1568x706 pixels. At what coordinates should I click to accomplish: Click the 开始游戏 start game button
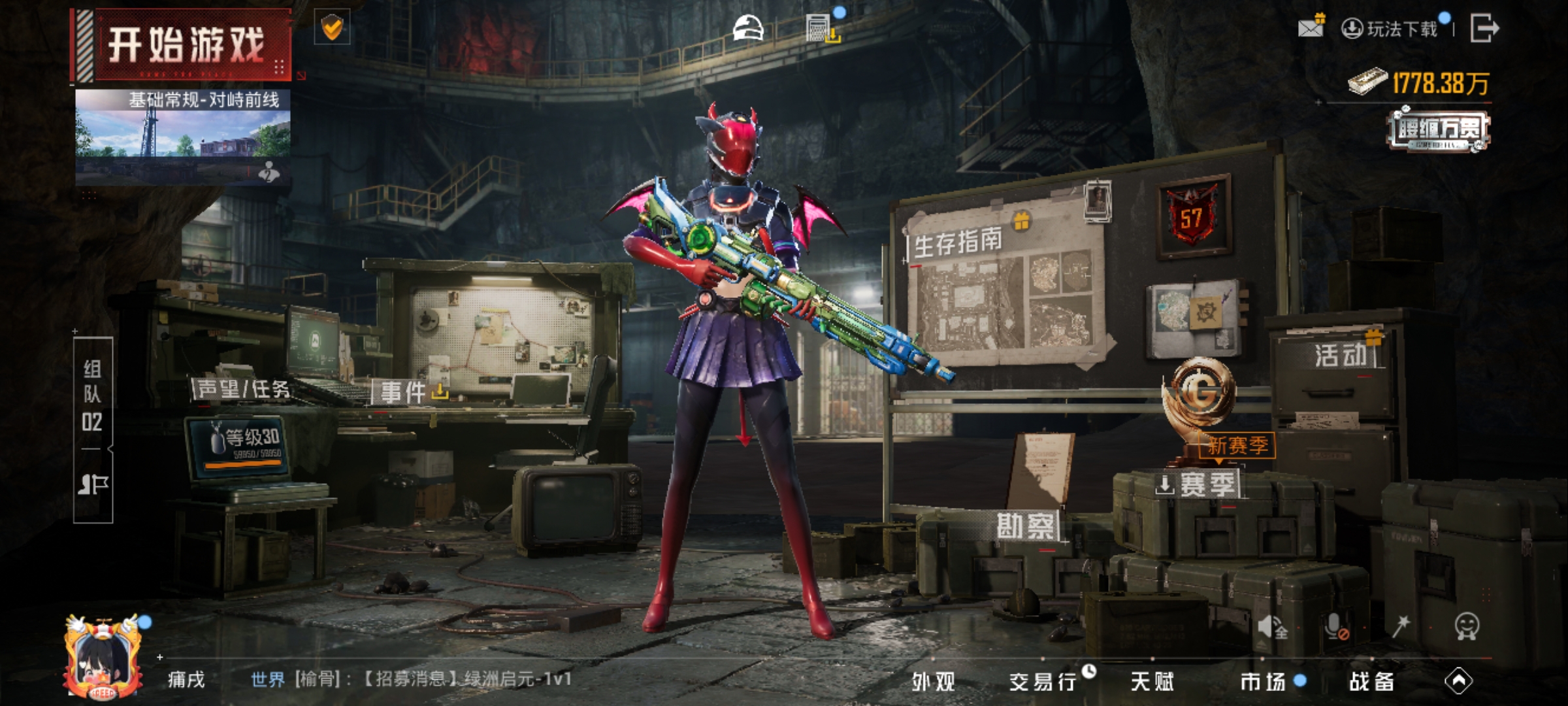(185, 44)
